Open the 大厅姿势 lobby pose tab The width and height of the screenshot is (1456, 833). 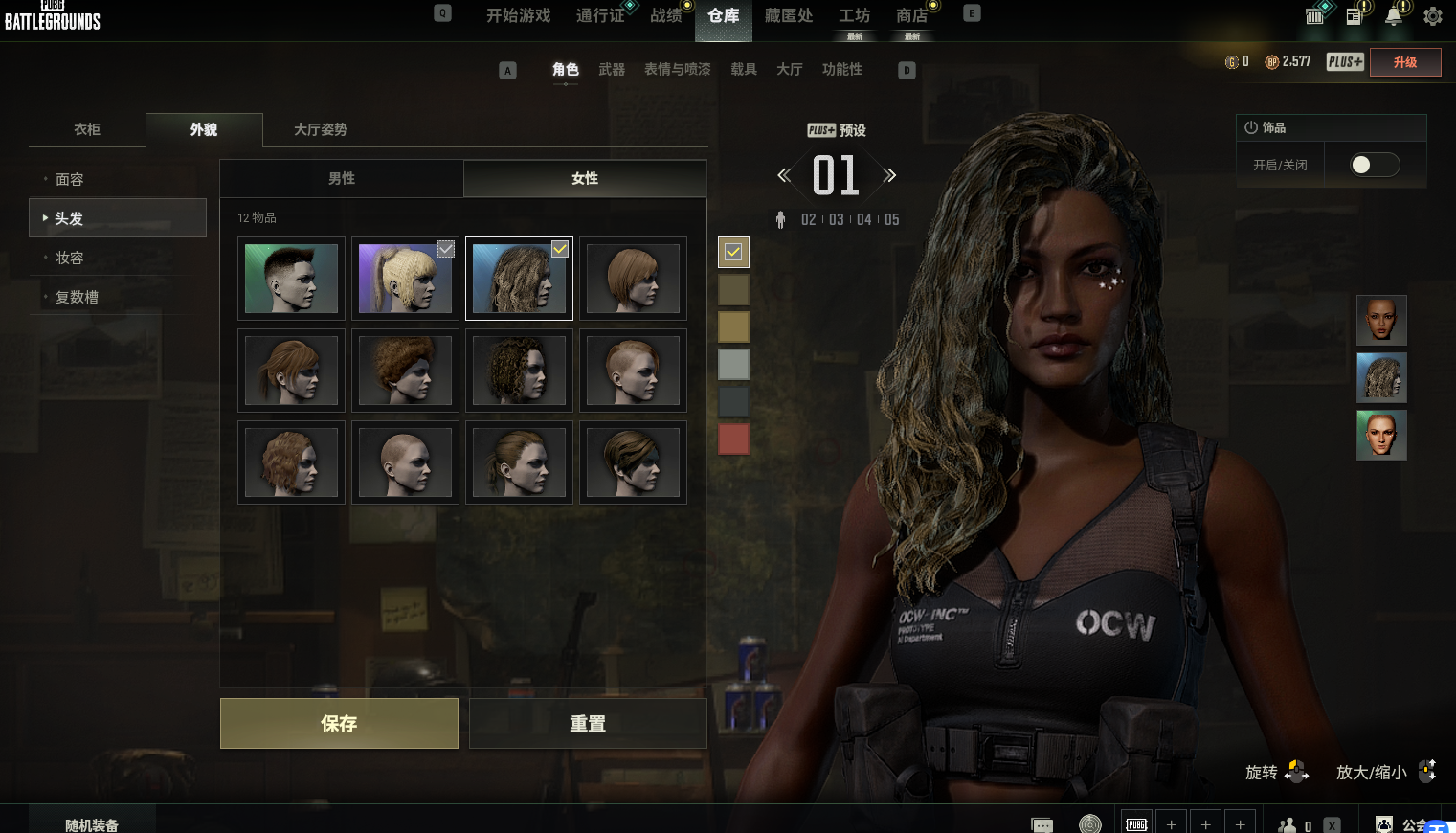[x=321, y=129]
